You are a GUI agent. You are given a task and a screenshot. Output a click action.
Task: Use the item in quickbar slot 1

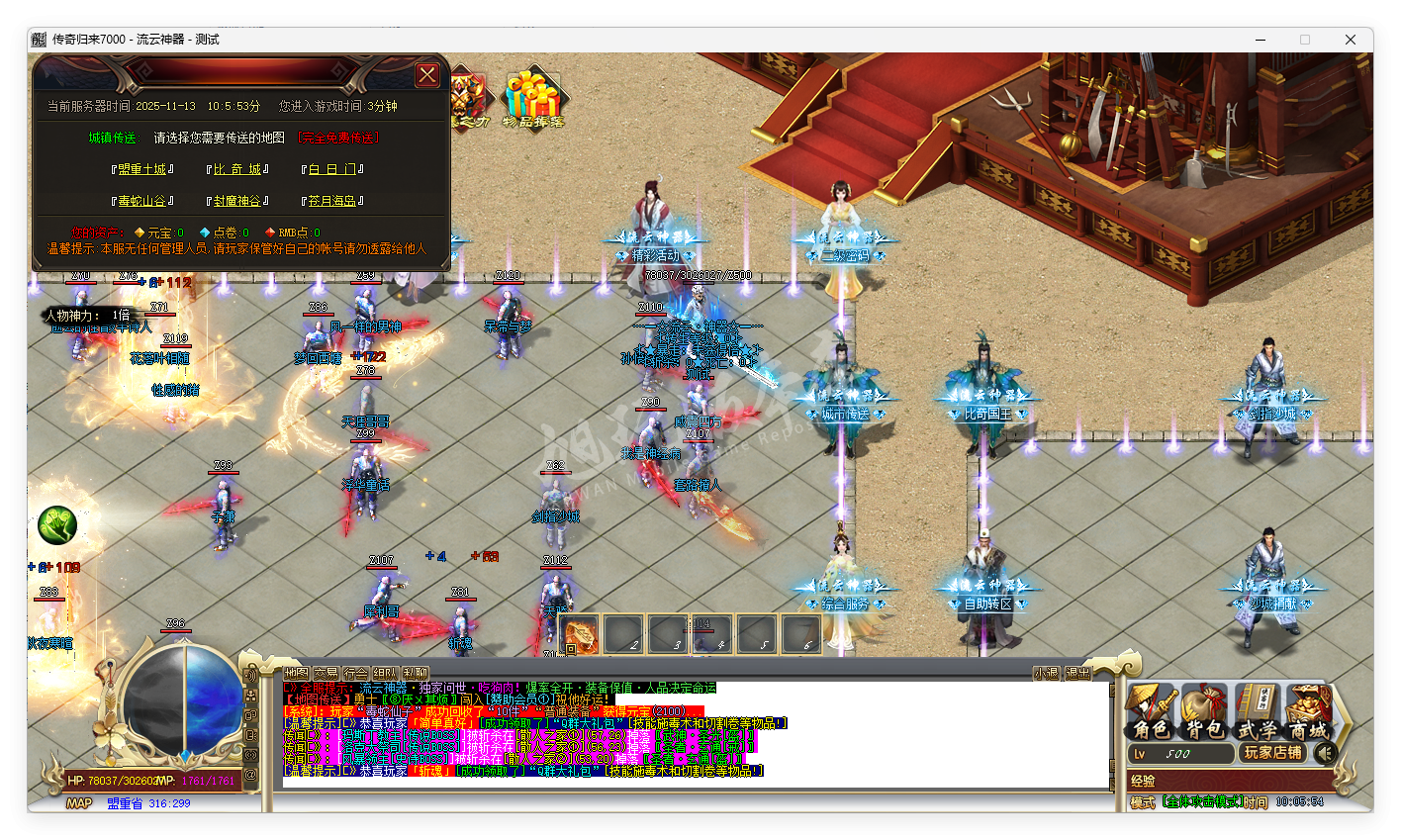tap(579, 635)
